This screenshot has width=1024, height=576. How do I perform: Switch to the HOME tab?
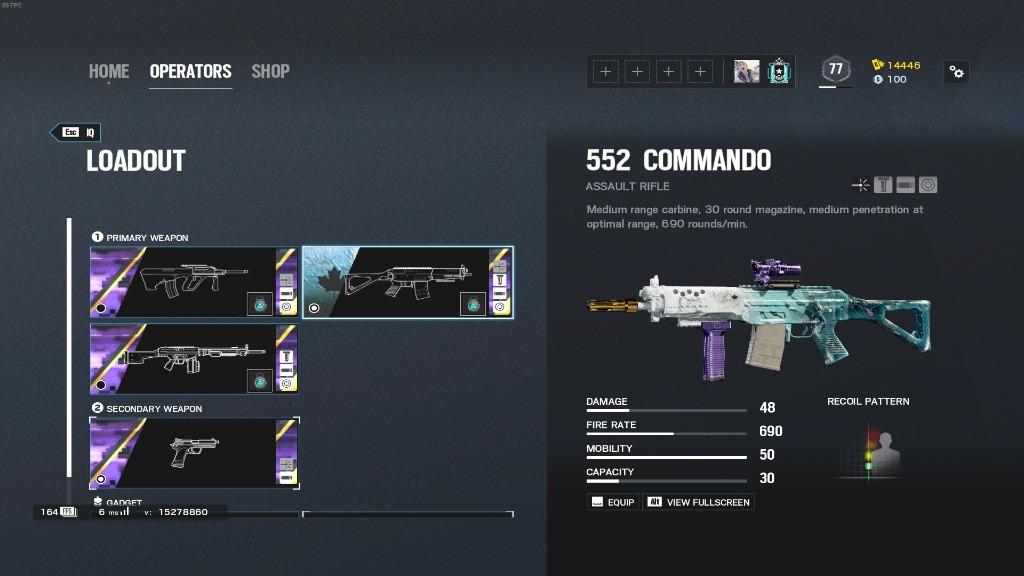coord(109,71)
